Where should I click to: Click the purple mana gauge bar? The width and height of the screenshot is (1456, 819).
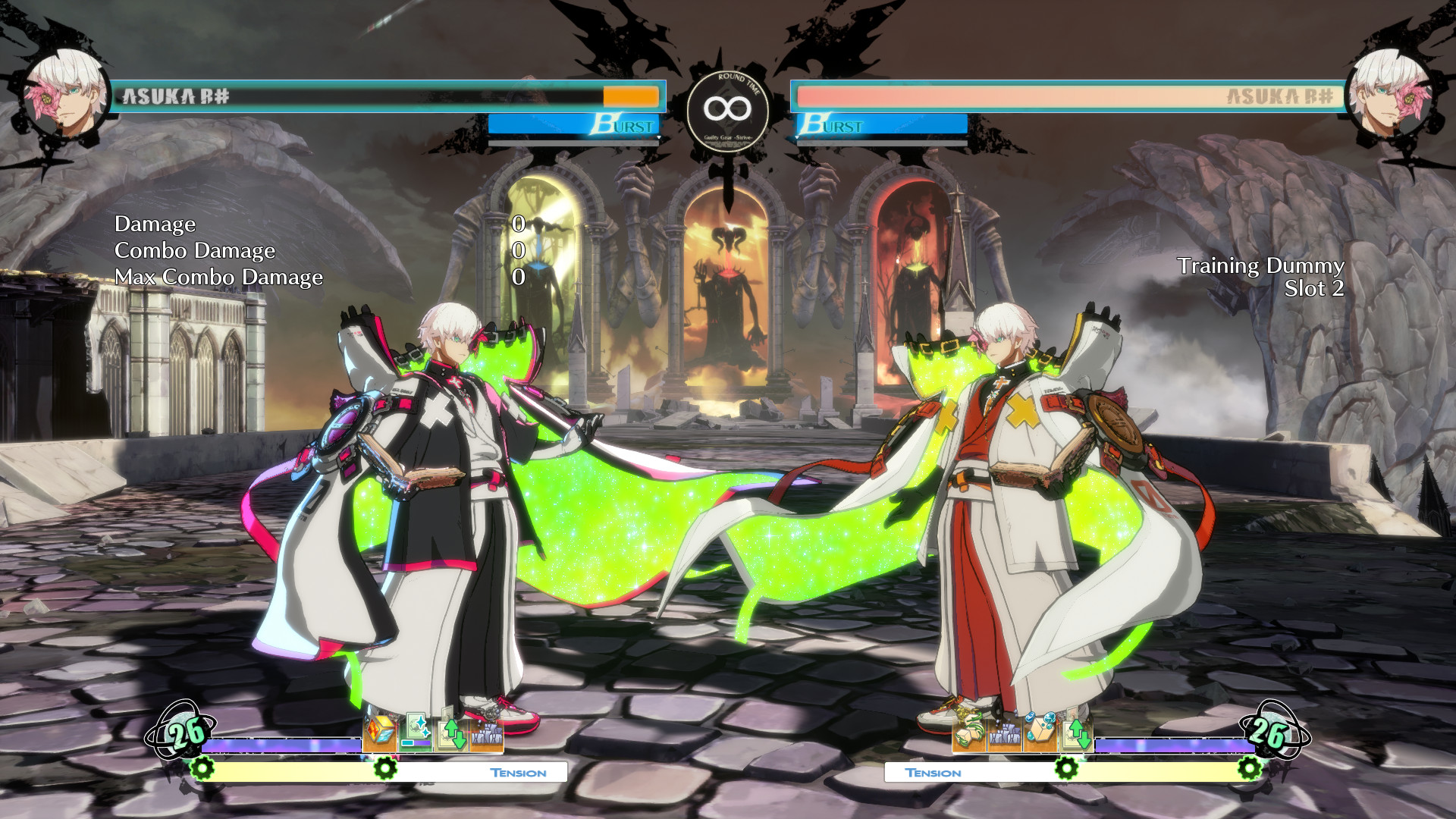[x=281, y=745]
